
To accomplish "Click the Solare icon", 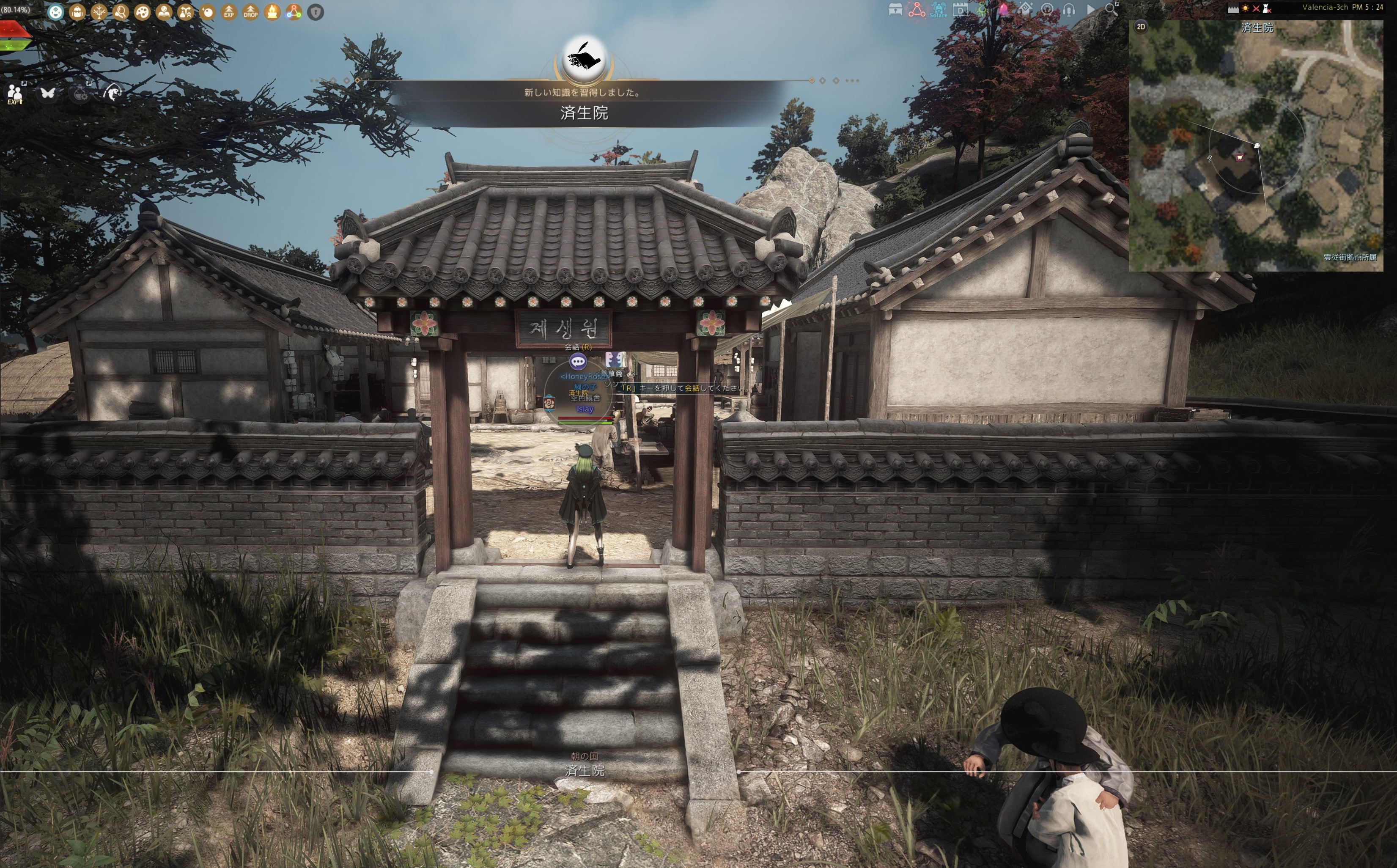I will point(939,10).
